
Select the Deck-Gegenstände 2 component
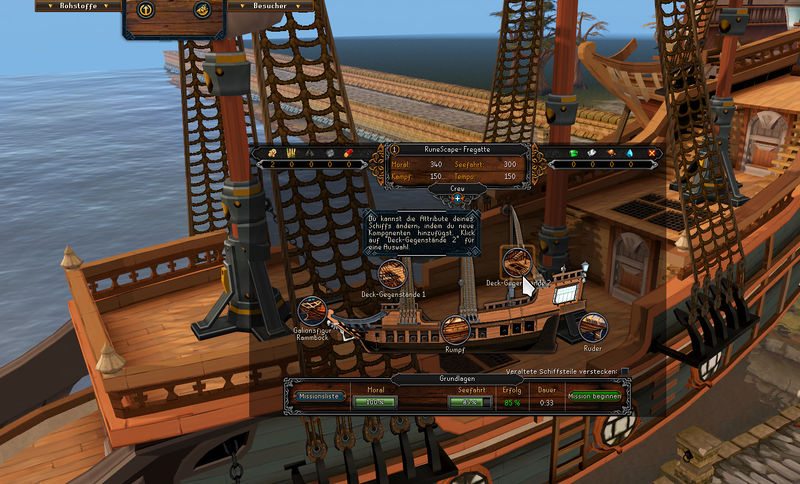click(516, 262)
